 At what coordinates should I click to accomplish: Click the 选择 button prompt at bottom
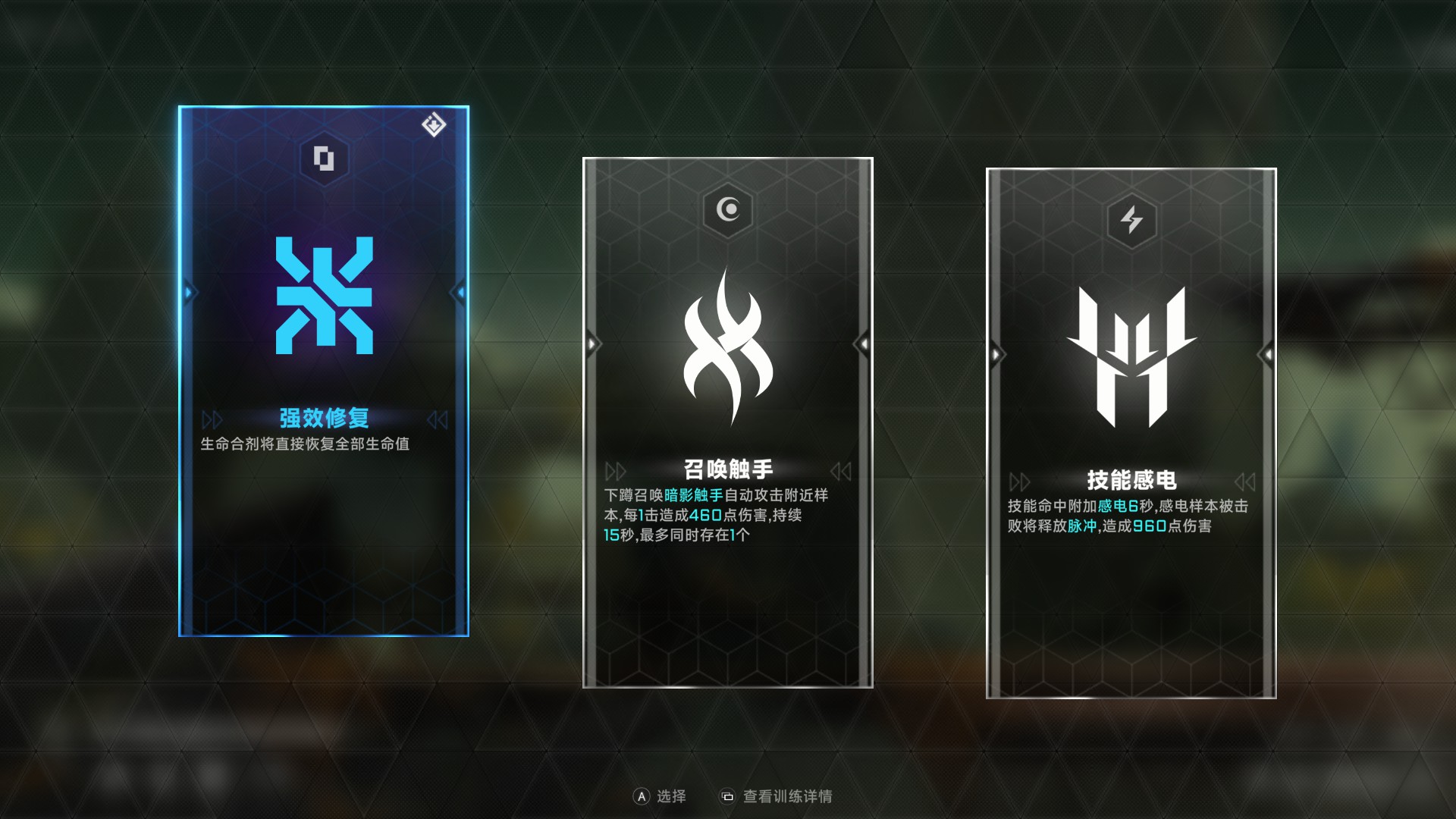672,796
